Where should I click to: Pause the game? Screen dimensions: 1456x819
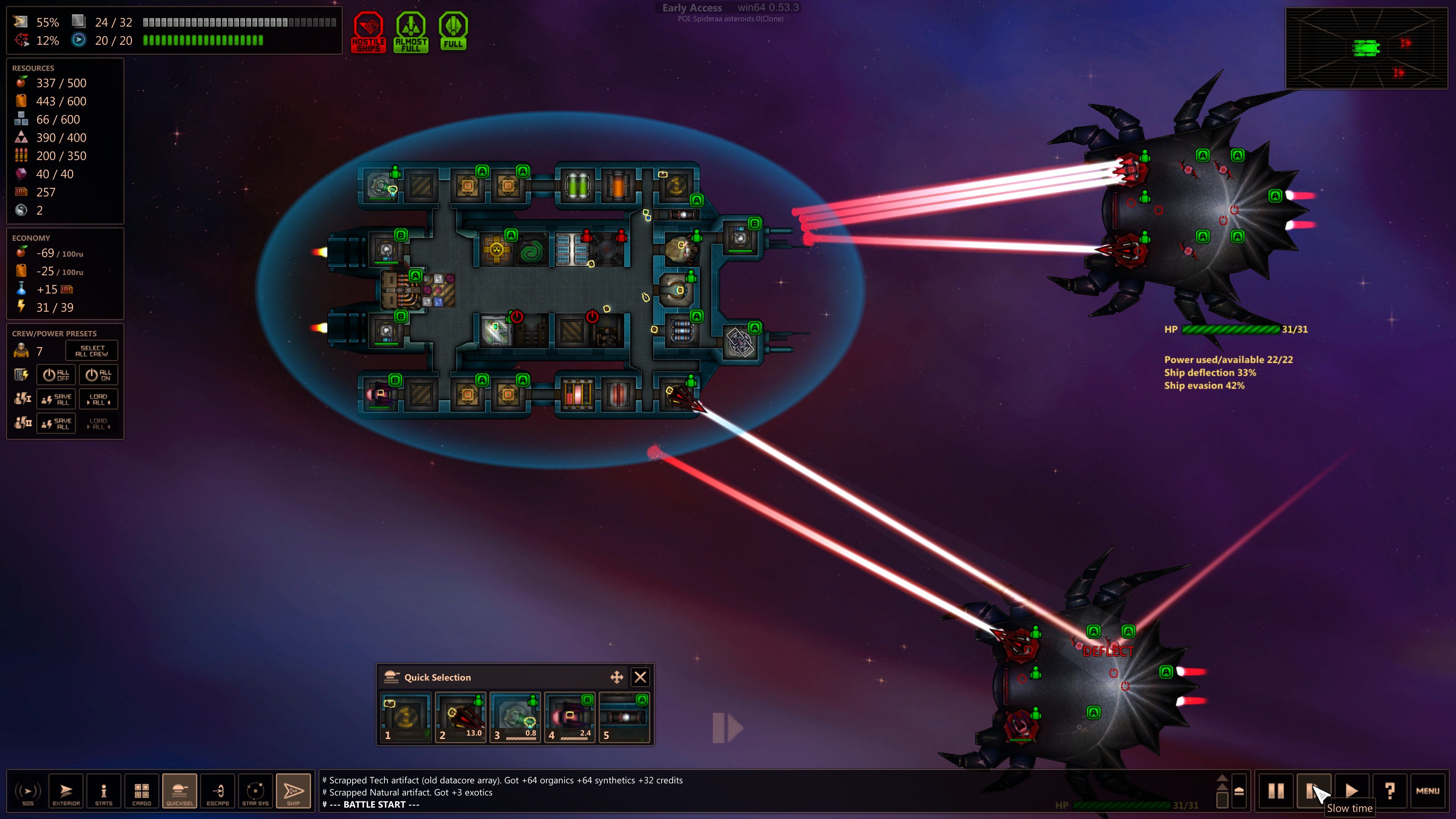click(x=1276, y=791)
